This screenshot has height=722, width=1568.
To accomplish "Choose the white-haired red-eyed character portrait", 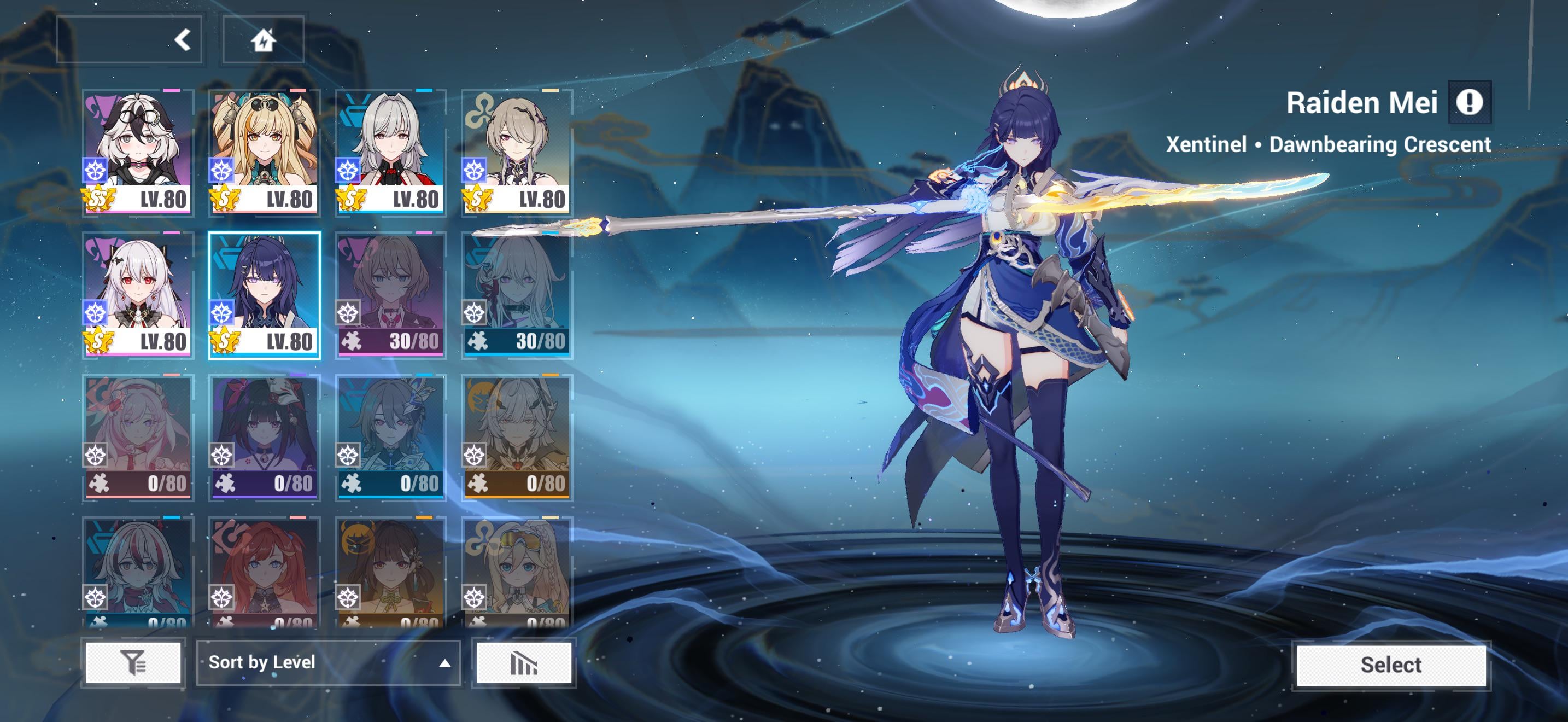I will click(138, 295).
